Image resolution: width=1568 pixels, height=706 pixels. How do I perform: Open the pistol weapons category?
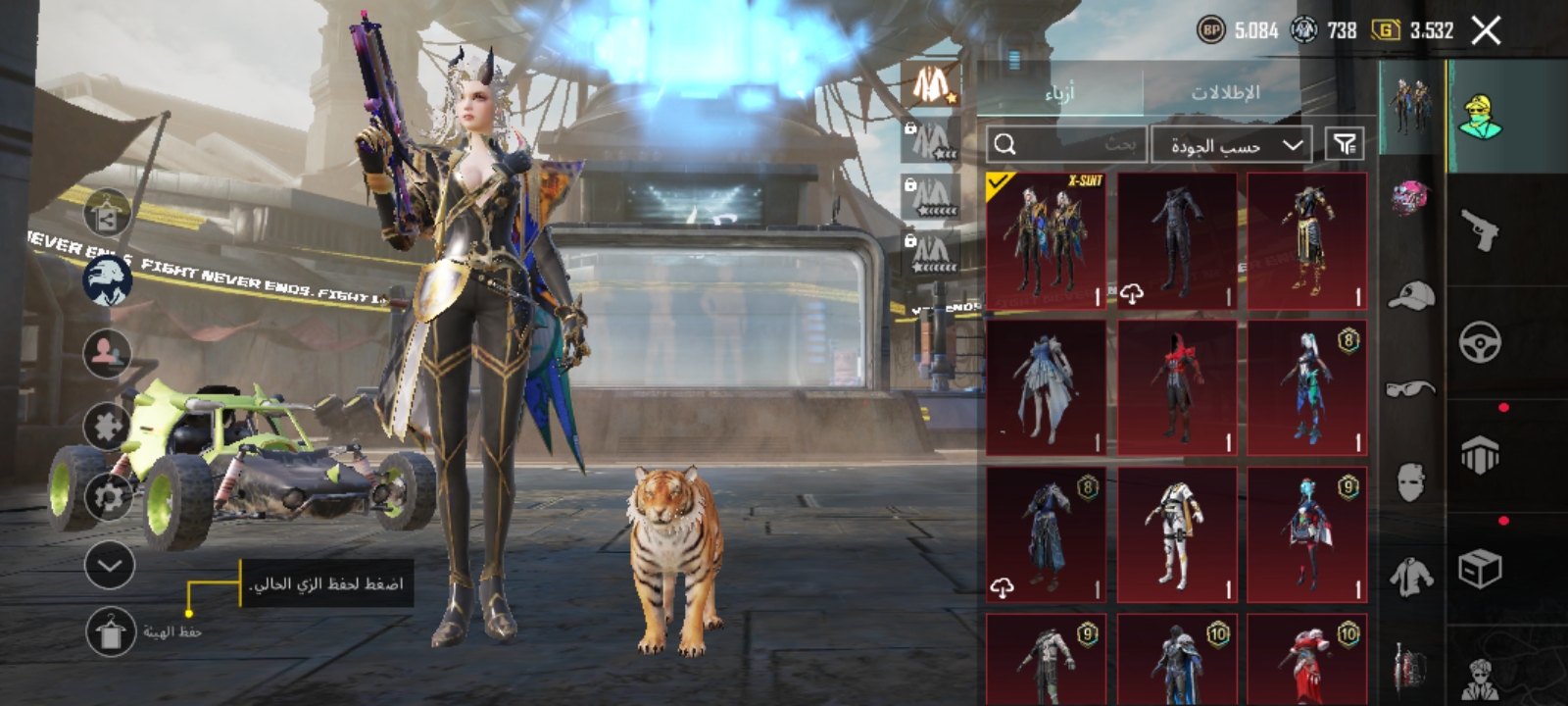coord(1480,229)
